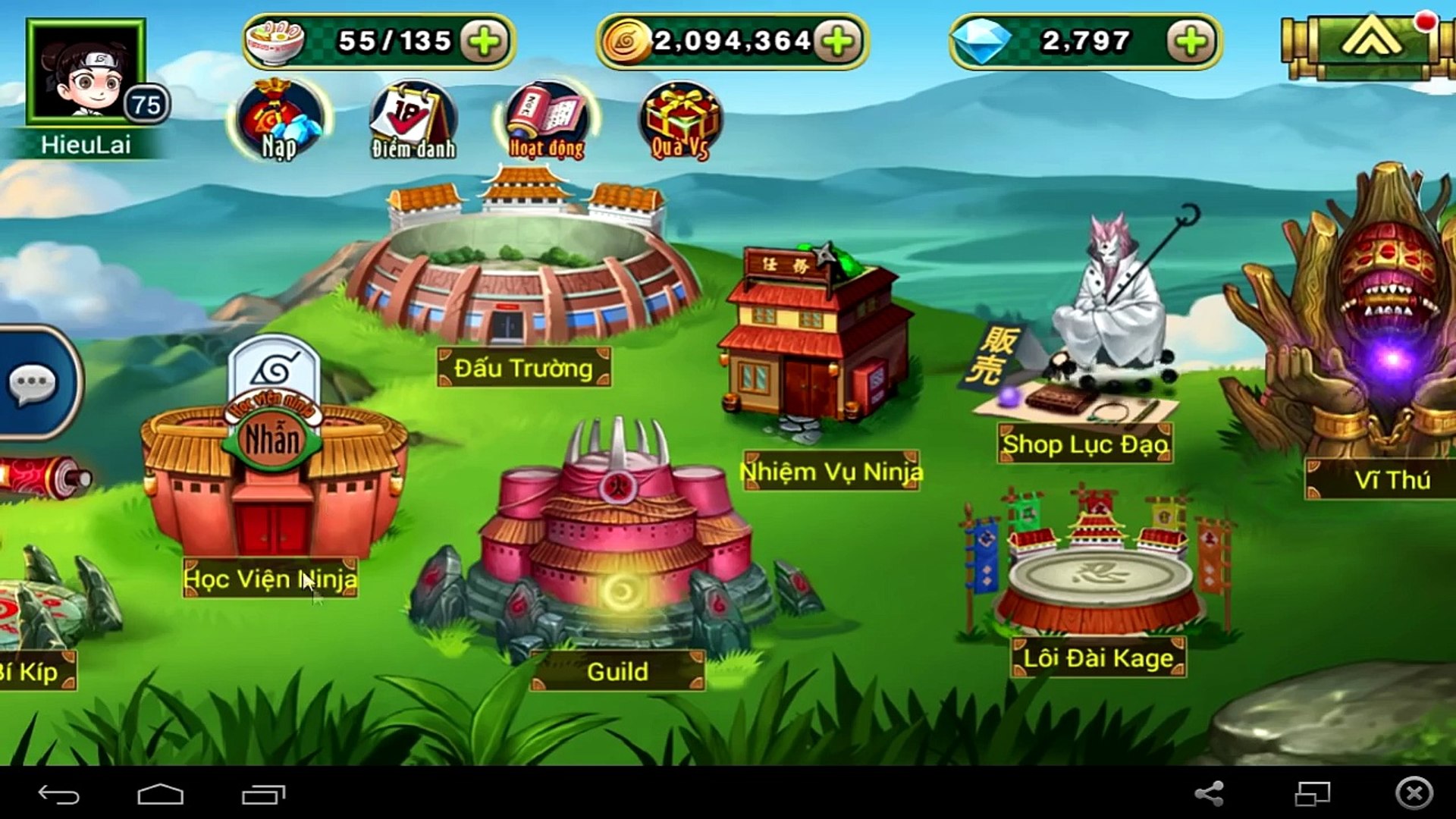The image size is (1456, 819).
Task: Collapse the top-right bamboo arrow menu
Action: point(1369,41)
